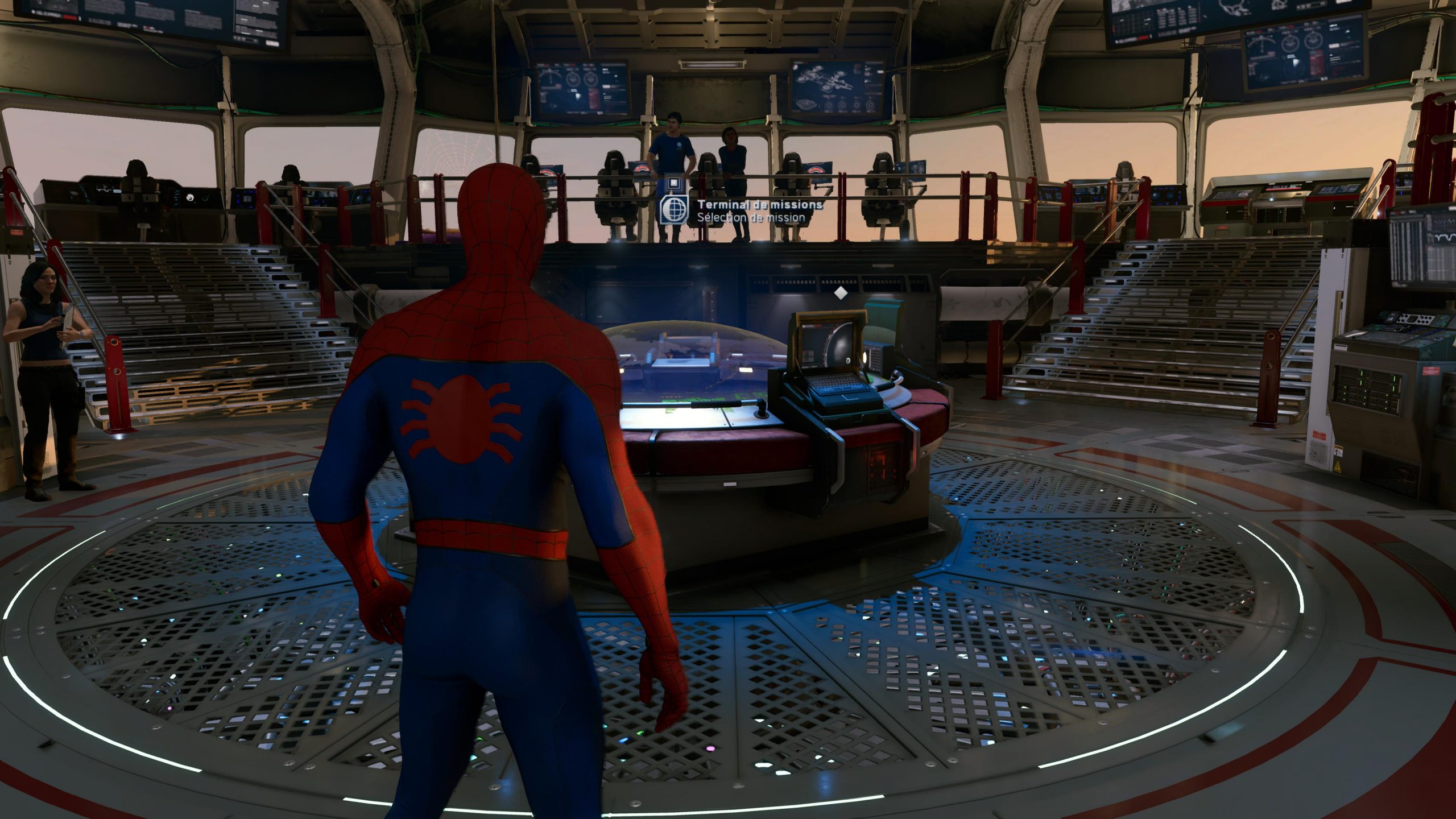The height and width of the screenshot is (819, 1456).
Task: Click the white diamond waypoint marker
Action: pos(841,293)
